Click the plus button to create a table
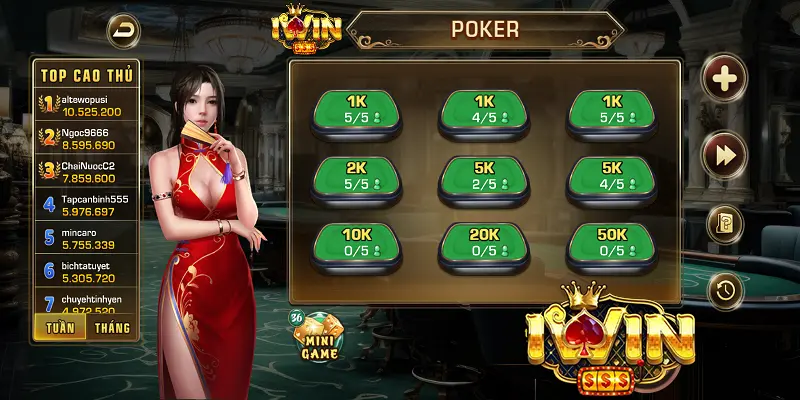The width and height of the screenshot is (800, 400). [724, 78]
